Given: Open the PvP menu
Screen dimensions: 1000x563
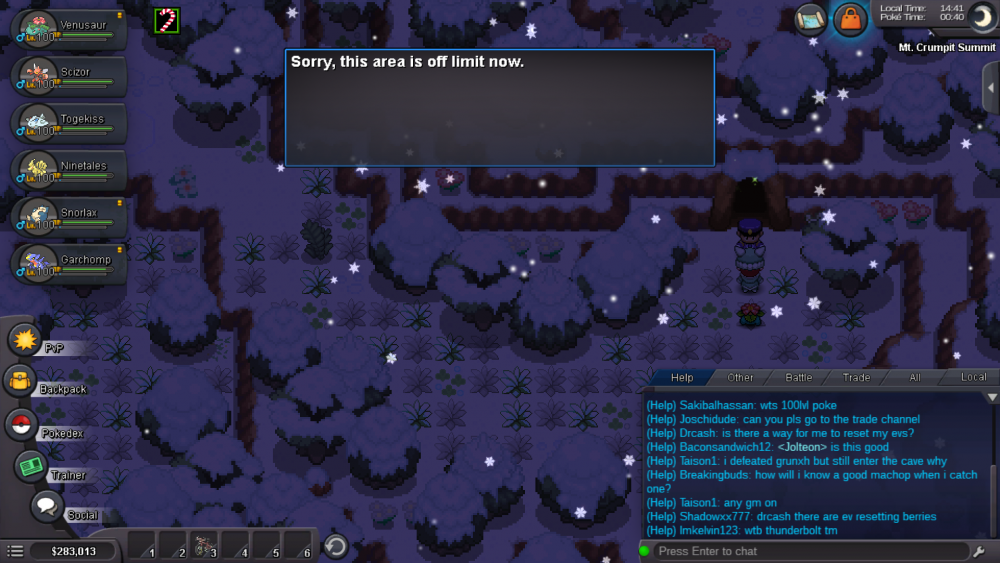Looking at the screenshot, I should click(24, 340).
